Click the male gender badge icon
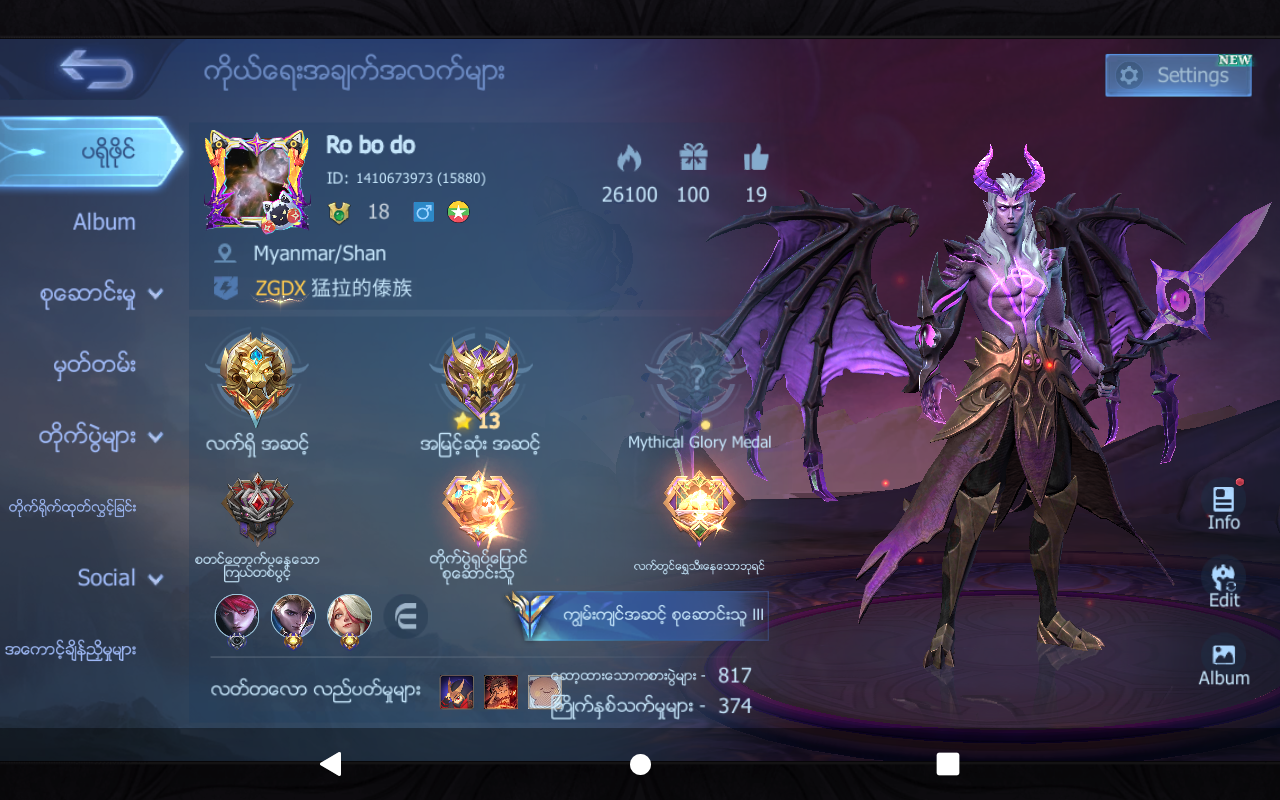The height and width of the screenshot is (800, 1280). 422,211
